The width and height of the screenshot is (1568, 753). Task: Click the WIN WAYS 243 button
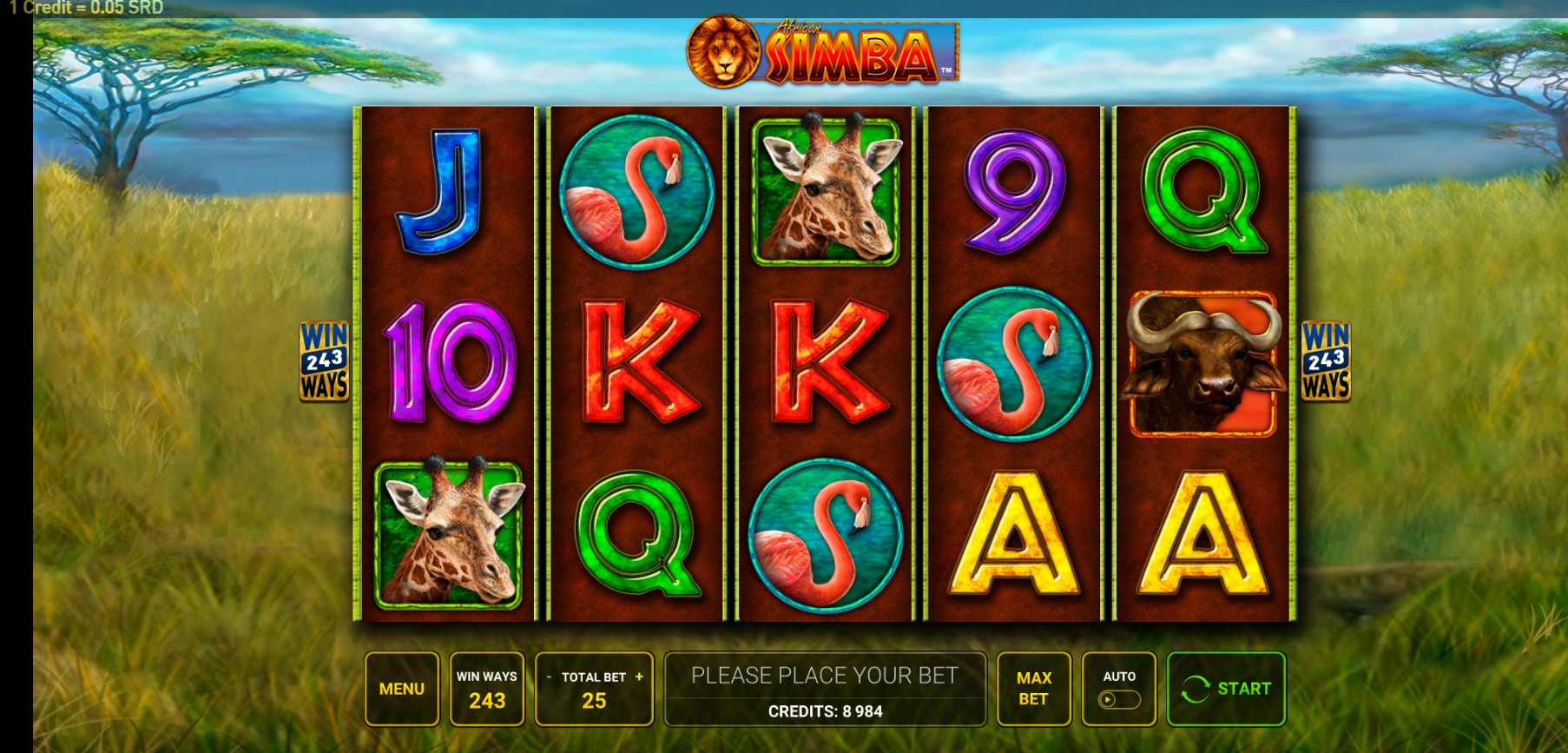487,689
